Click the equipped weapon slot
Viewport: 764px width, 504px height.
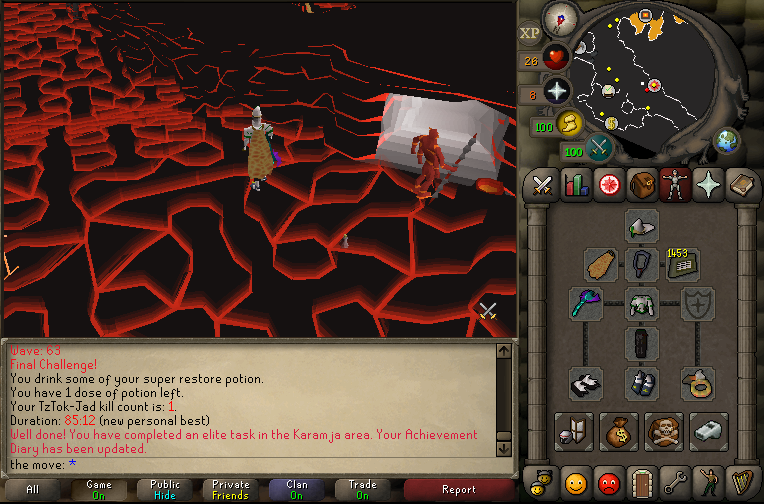586,304
